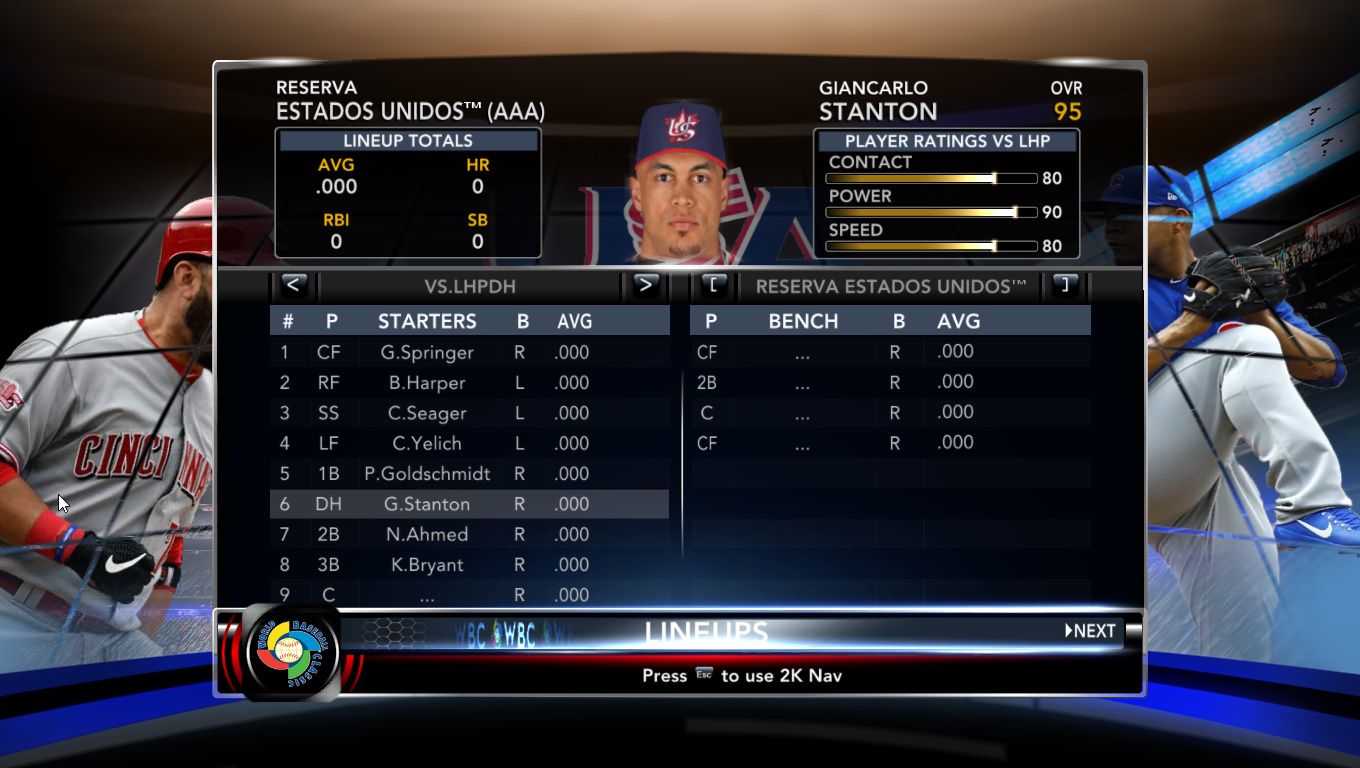This screenshot has height=768, width=1360.
Task: Switch to next lineup type with right arrow
Action: [x=645, y=285]
